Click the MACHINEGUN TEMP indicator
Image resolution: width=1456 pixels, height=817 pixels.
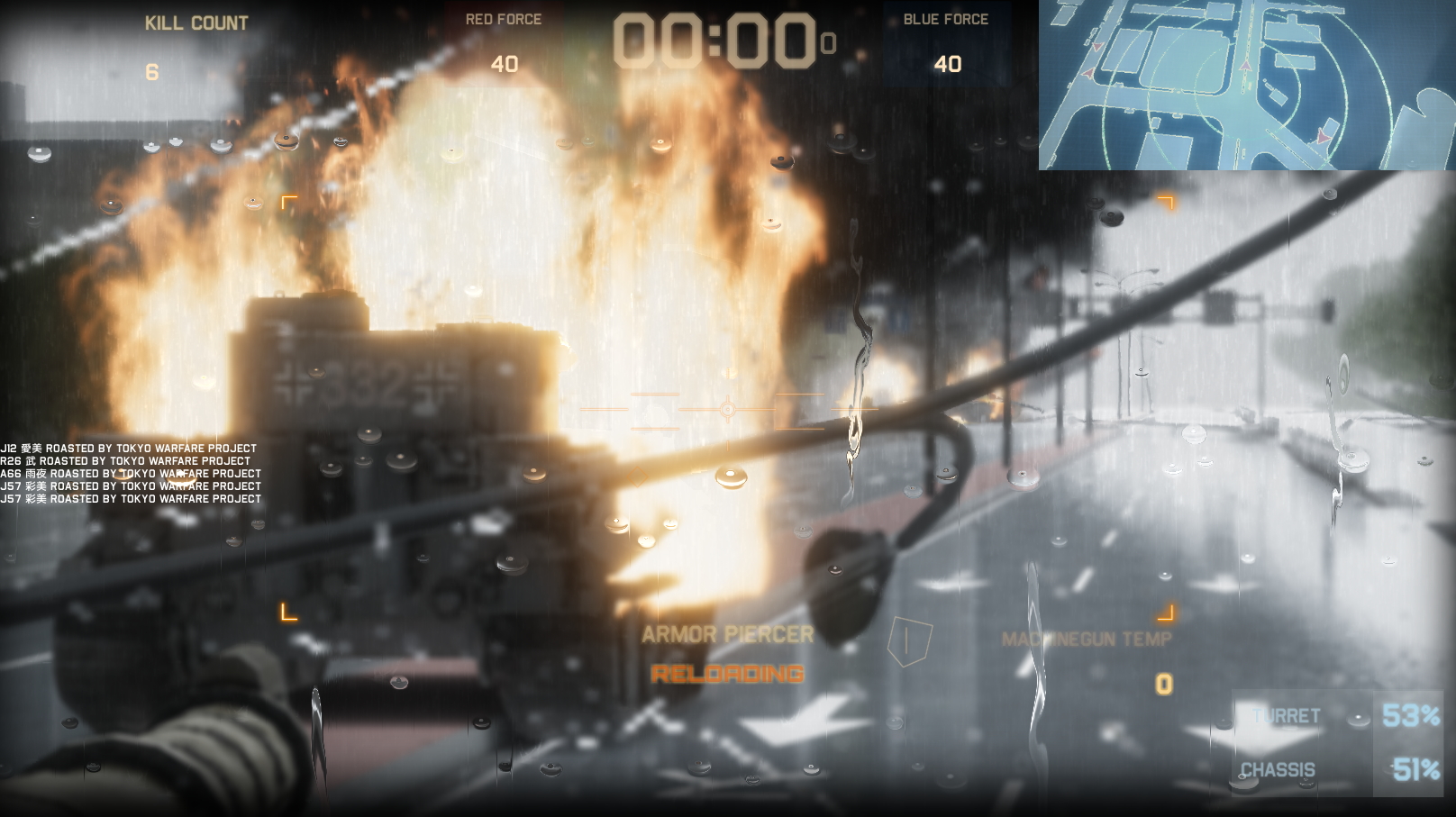click(1087, 640)
